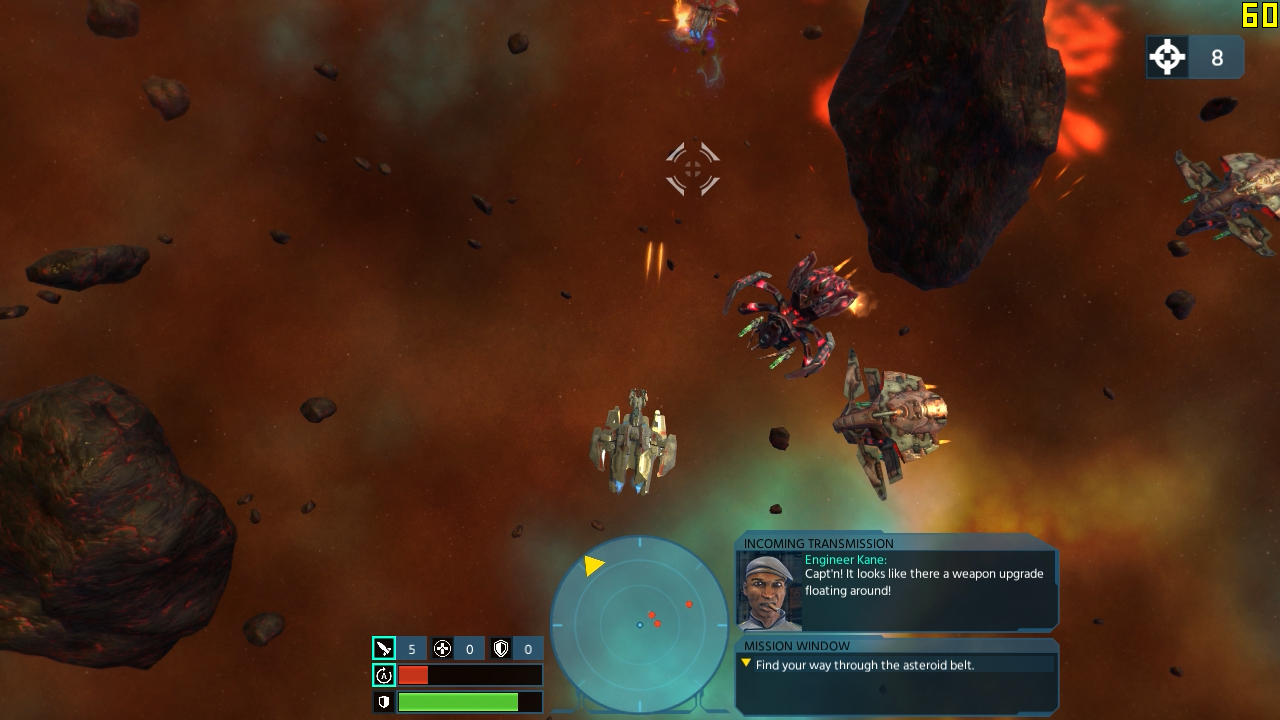Image resolution: width=1280 pixels, height=720 pixels.
Task: Click the crosshair pickup icon showing zero
Action: coord(441,648)
